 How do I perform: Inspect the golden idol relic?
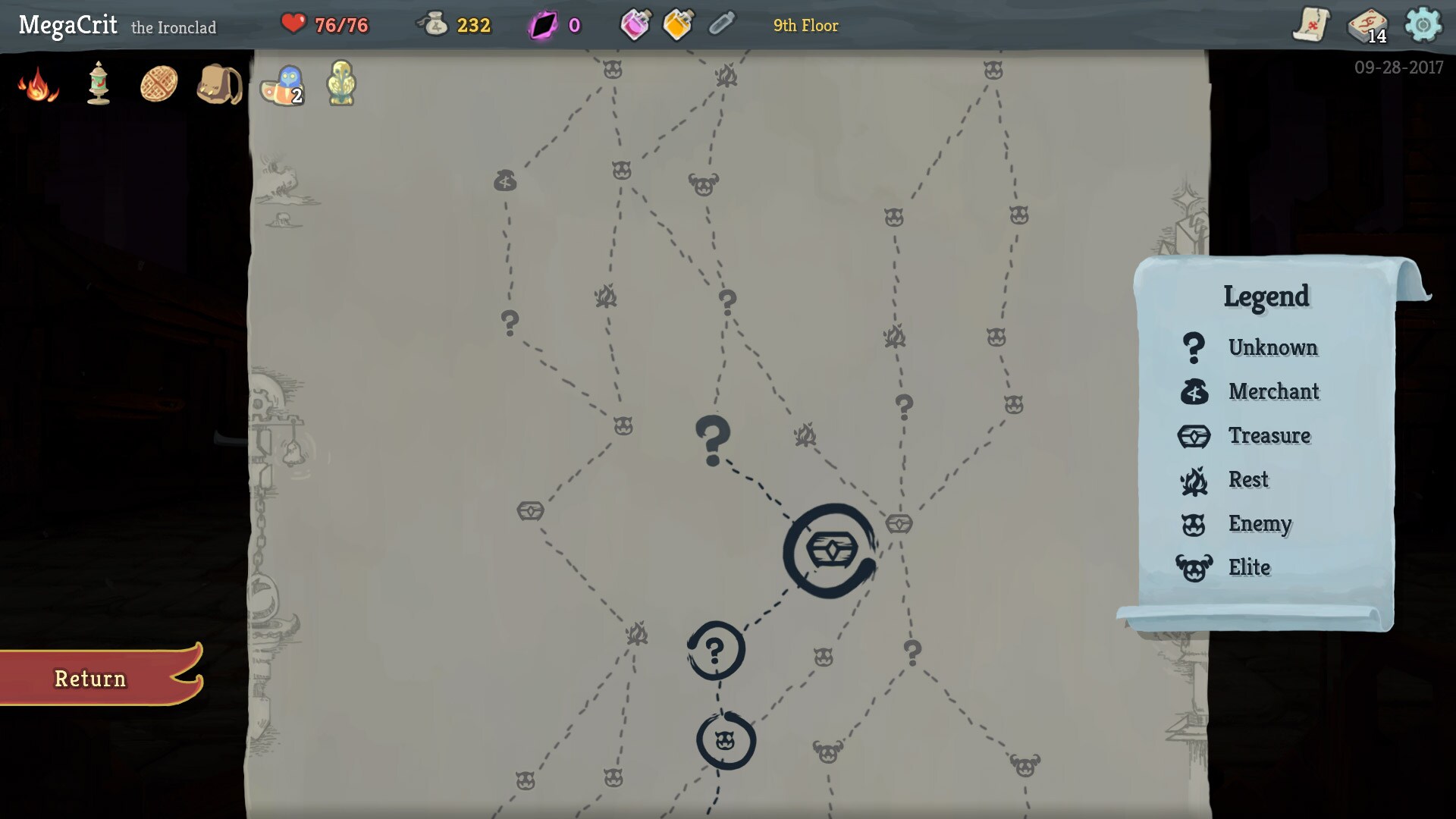[341, 83]
